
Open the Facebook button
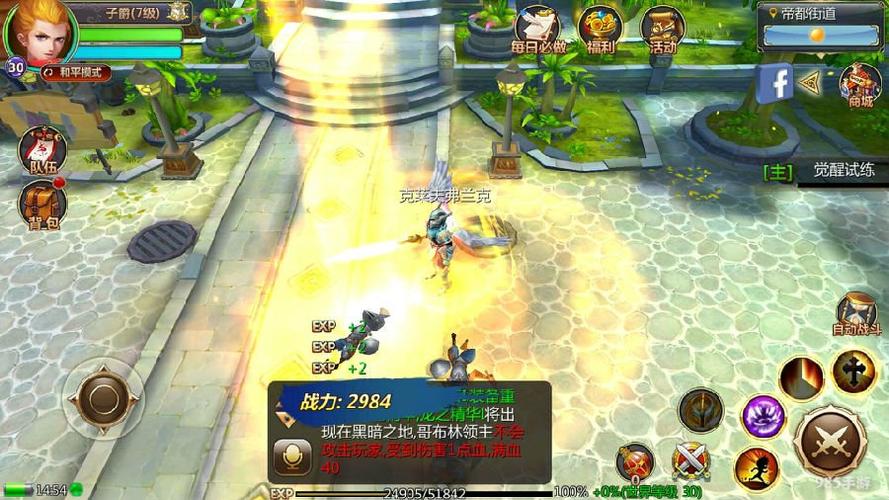775,83
